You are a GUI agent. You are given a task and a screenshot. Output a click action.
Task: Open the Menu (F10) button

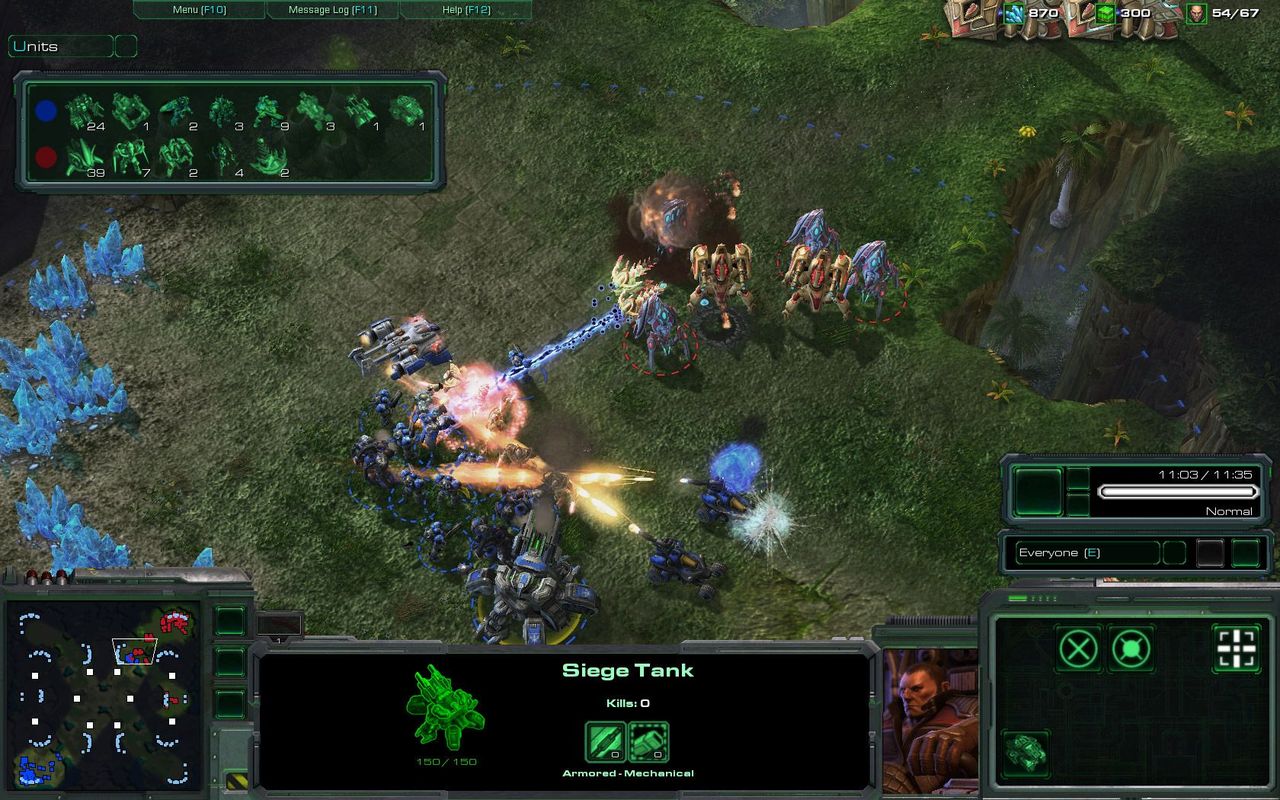(x=199, y=10)
